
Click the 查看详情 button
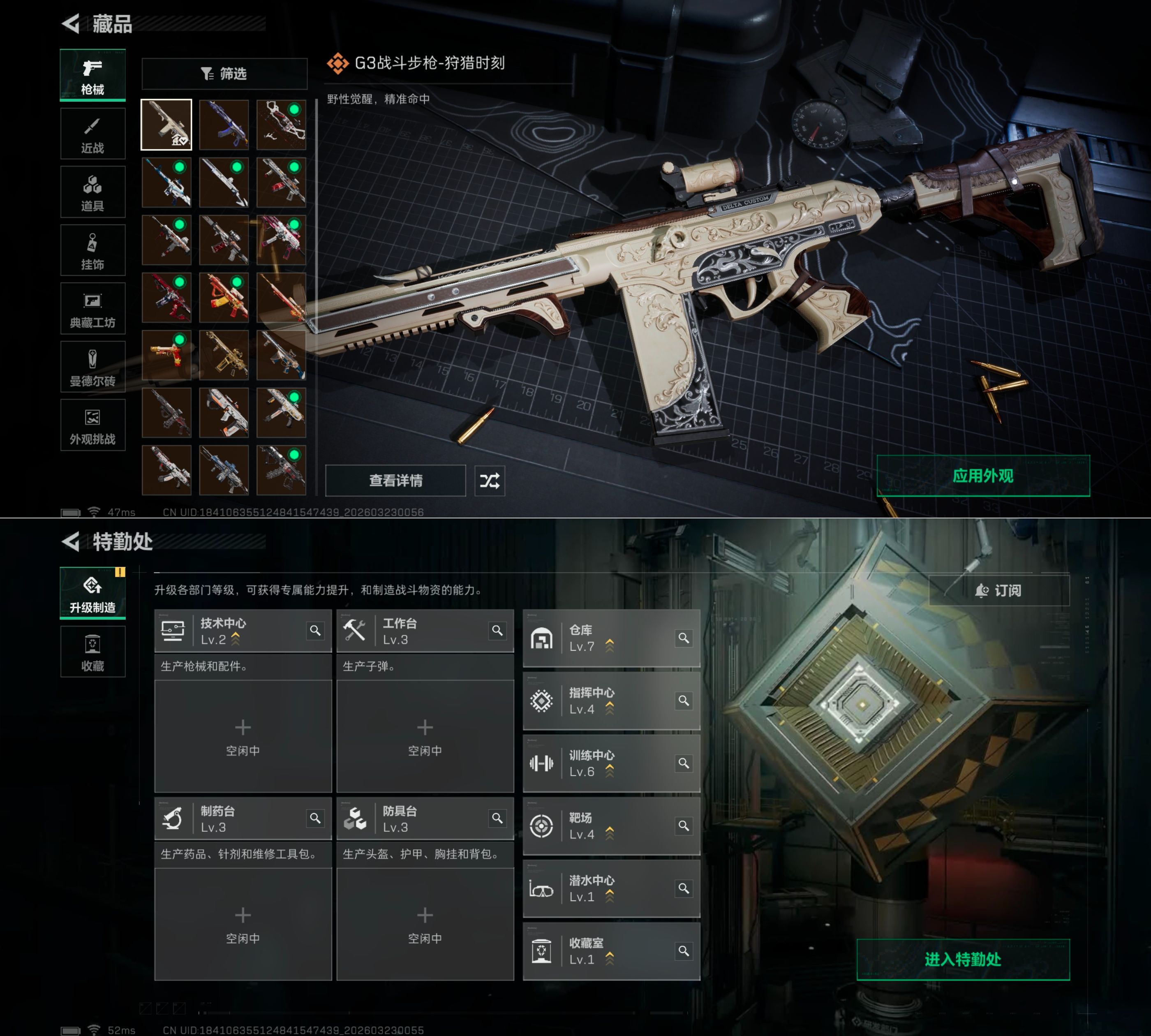[x=395, y=481]
